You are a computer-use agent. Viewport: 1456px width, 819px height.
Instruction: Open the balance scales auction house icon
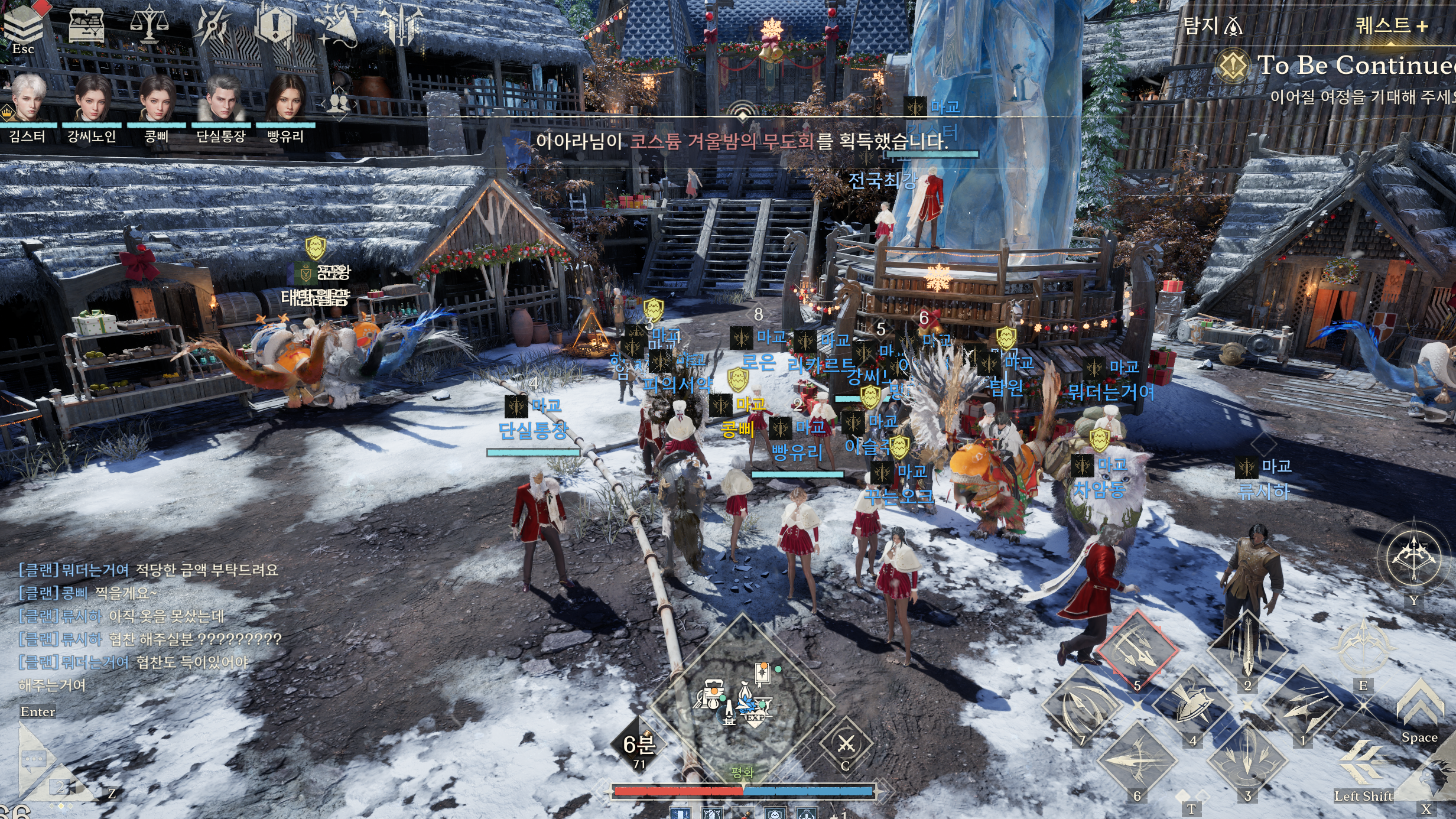(x=149, y=25)
